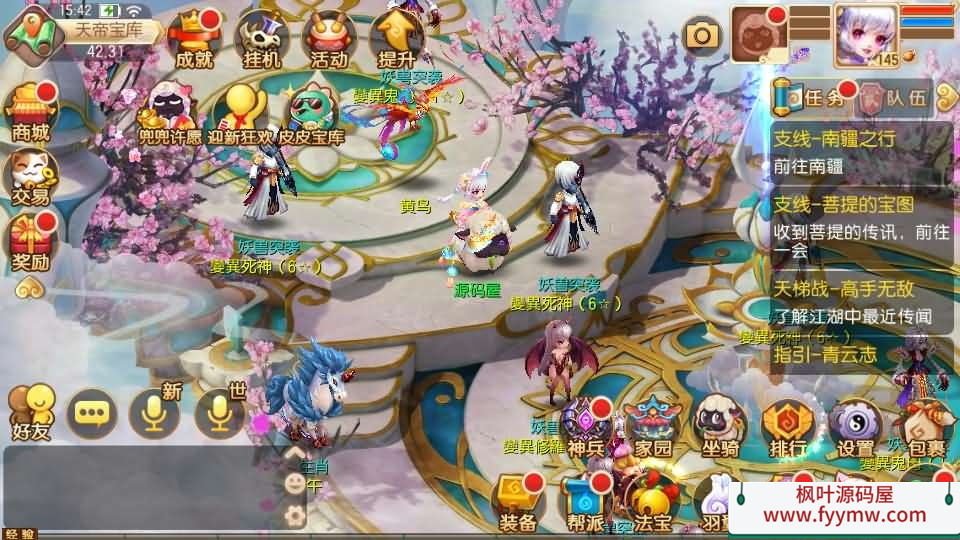
Task: Open the 设置 settings menu
Action: pos(855,428)
